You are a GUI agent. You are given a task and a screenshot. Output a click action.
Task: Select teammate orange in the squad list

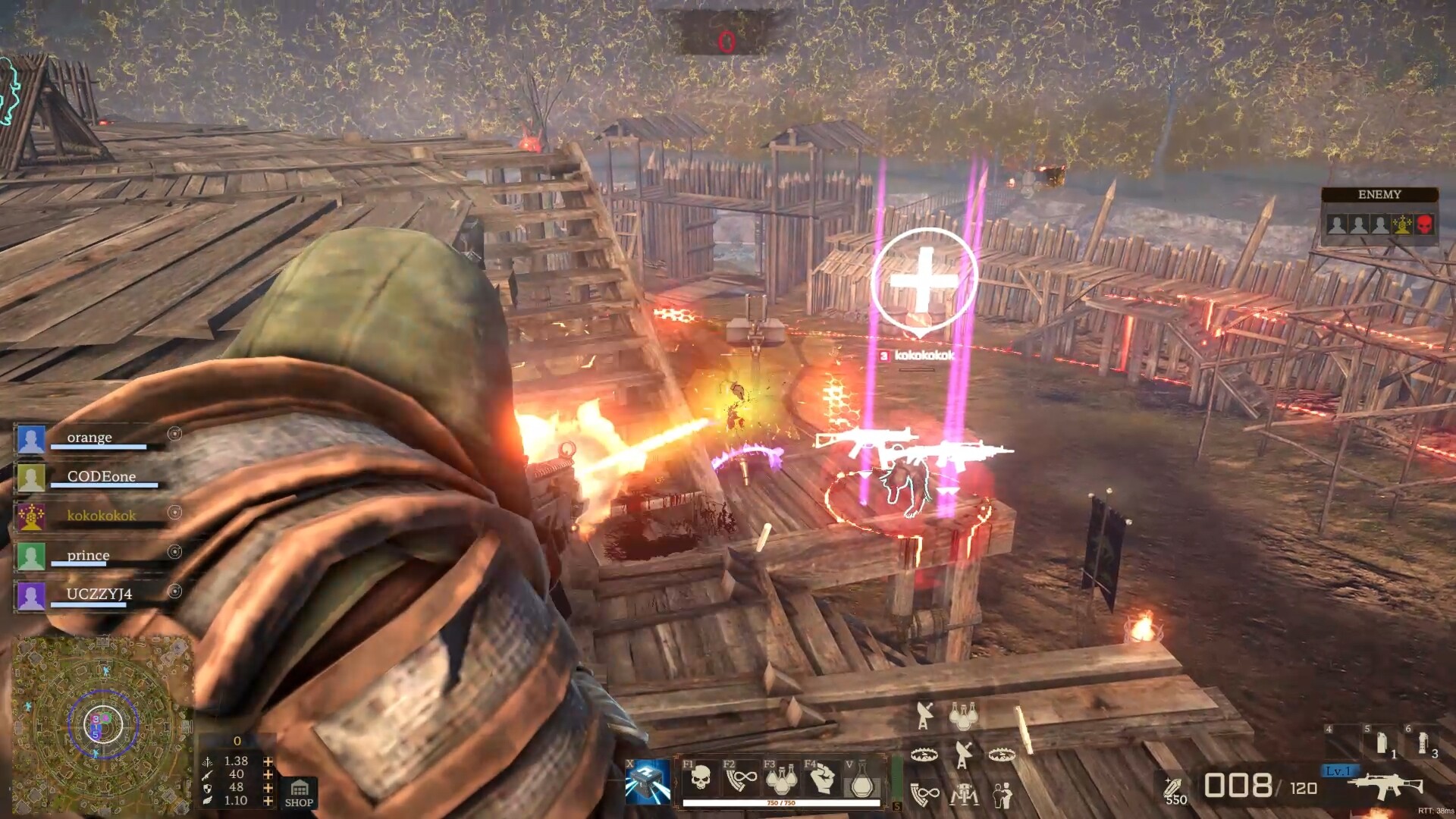(x=89, y=438)
